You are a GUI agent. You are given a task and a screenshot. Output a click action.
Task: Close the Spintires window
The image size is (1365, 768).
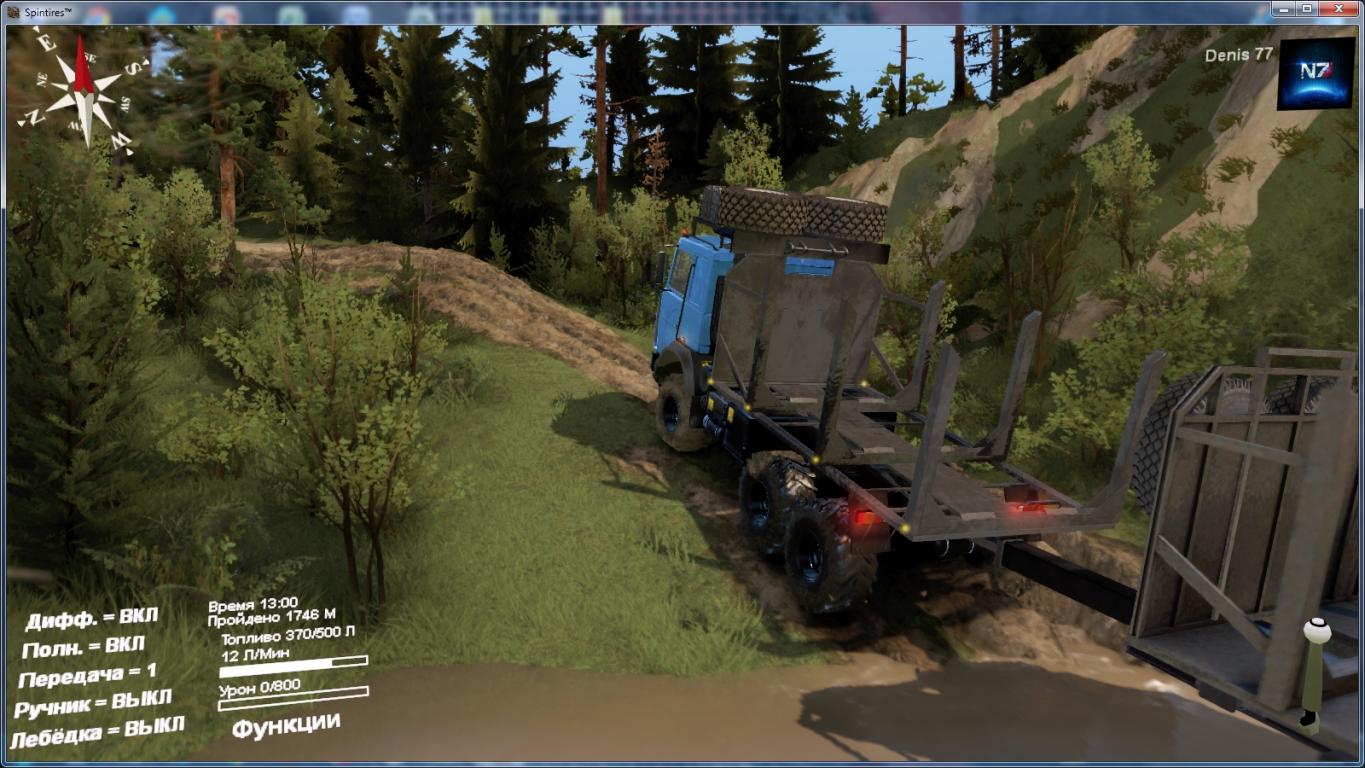coord(1338,8)
